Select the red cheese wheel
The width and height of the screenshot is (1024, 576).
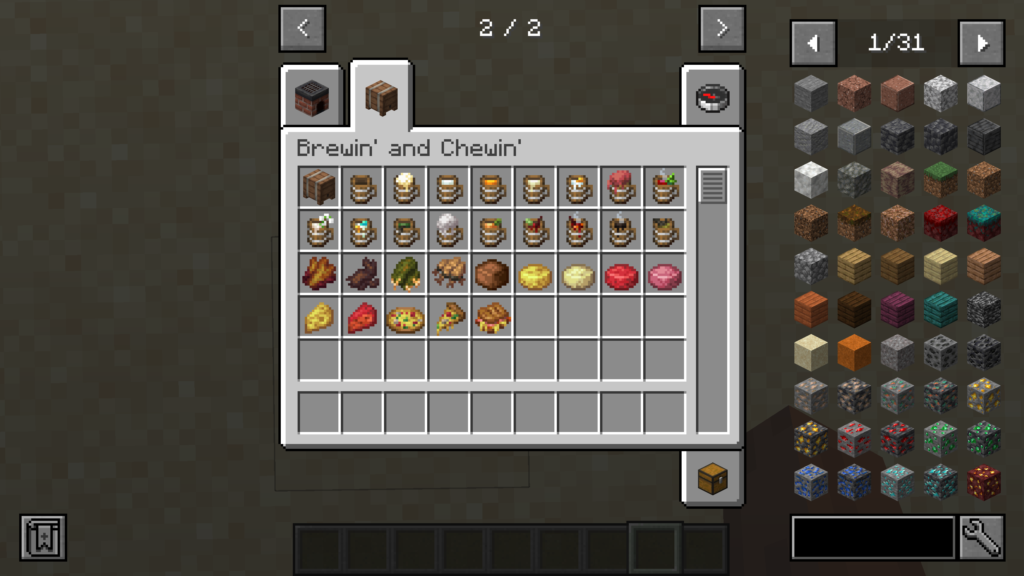click(621, 275)
